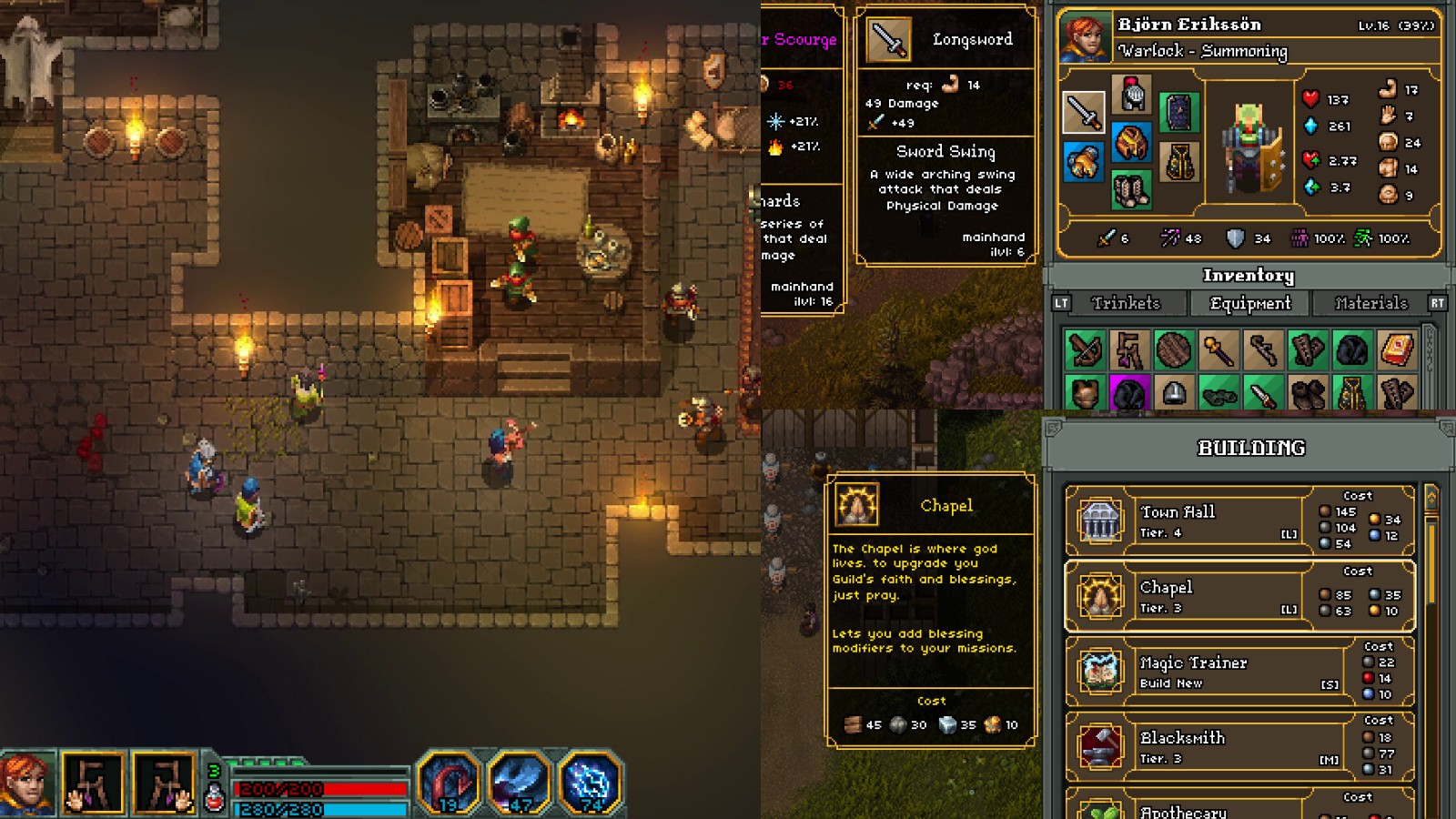Activate the blue wing ability showing 47

click(516, 783)
